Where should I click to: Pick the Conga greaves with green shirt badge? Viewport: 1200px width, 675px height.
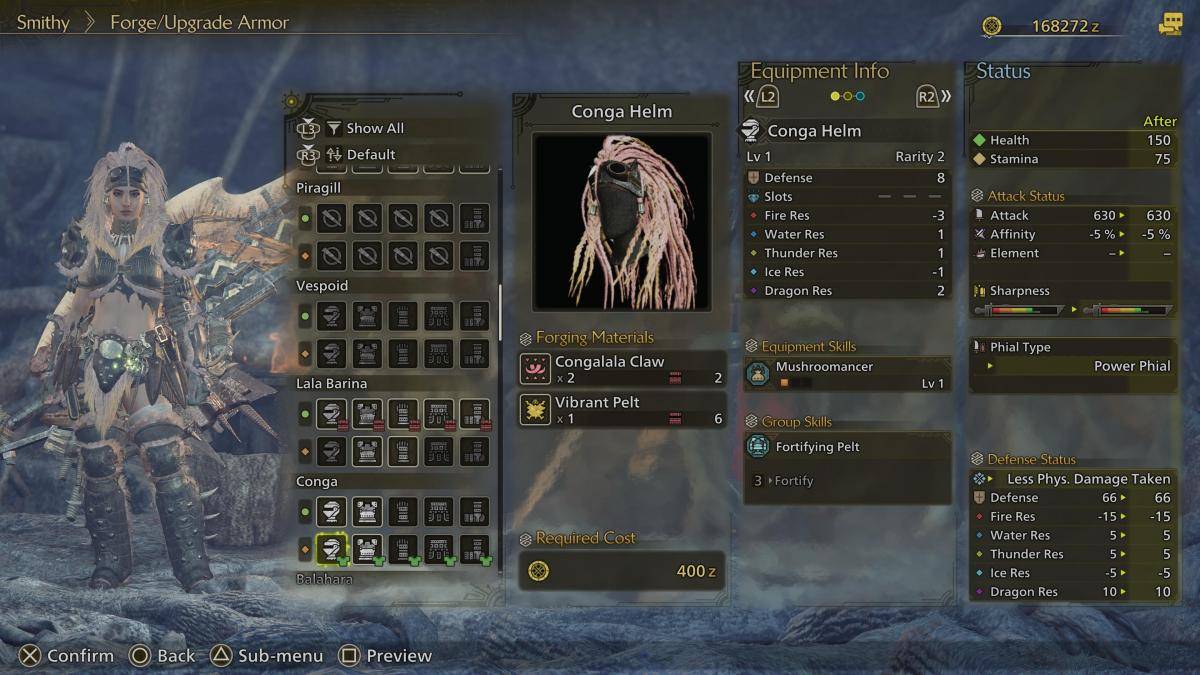coord(474,548)
